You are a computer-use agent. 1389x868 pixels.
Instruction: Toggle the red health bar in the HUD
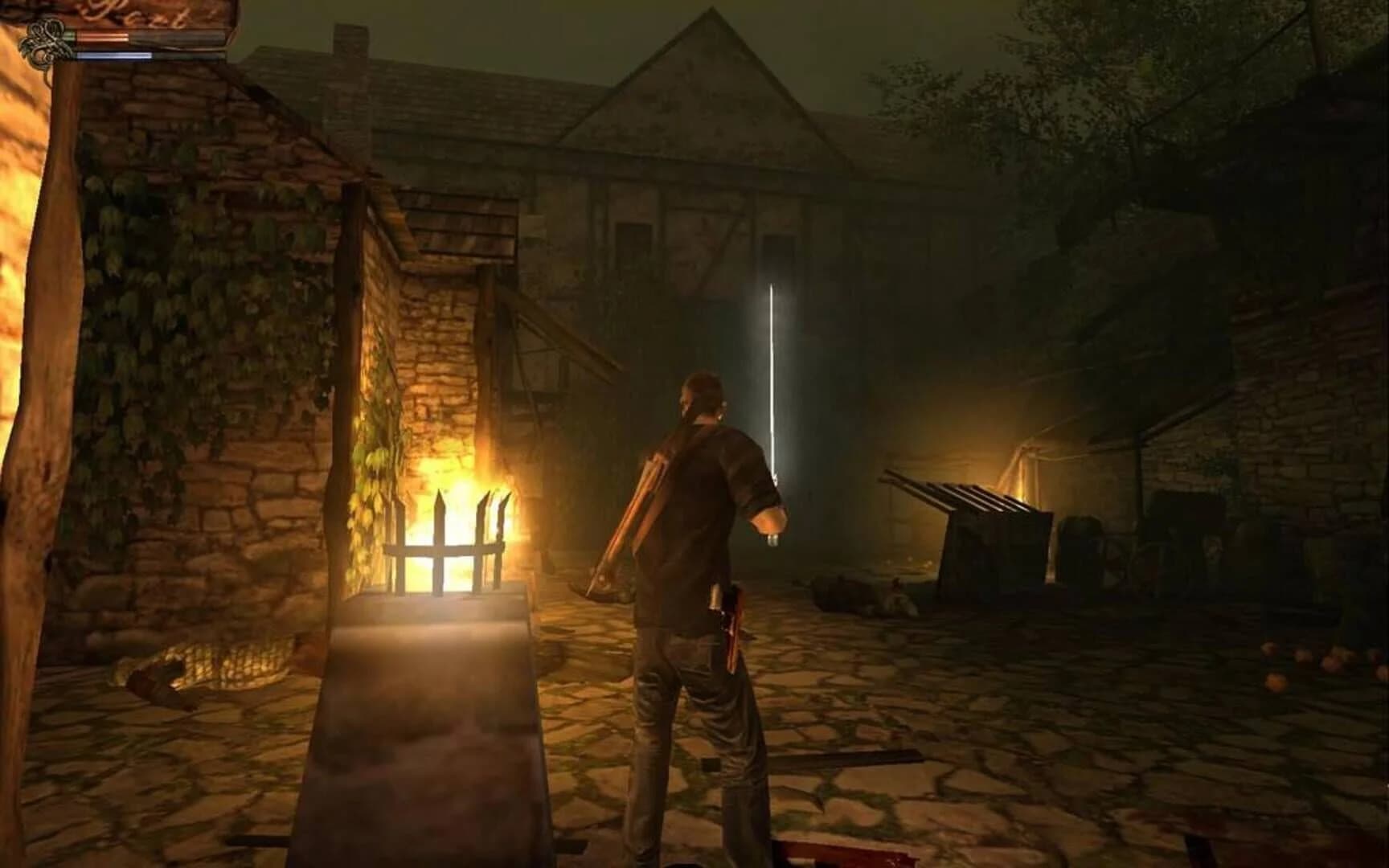(100, 35)
